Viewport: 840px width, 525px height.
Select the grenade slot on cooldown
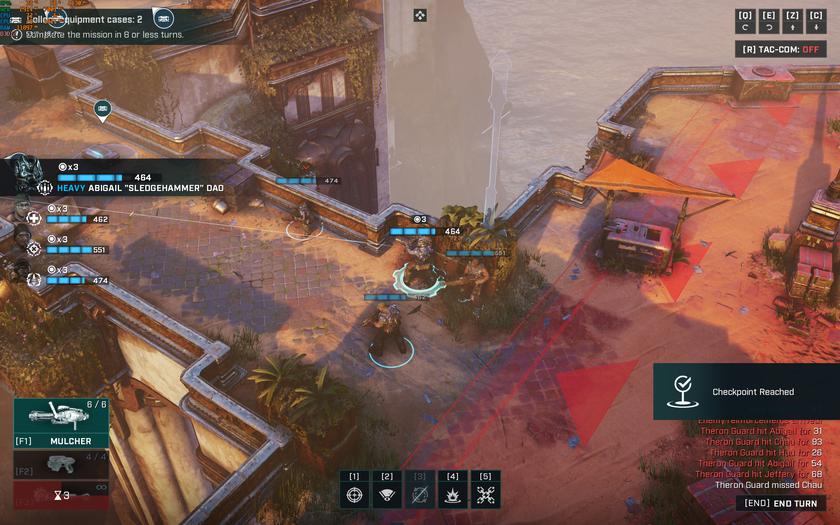pos(60,495)
